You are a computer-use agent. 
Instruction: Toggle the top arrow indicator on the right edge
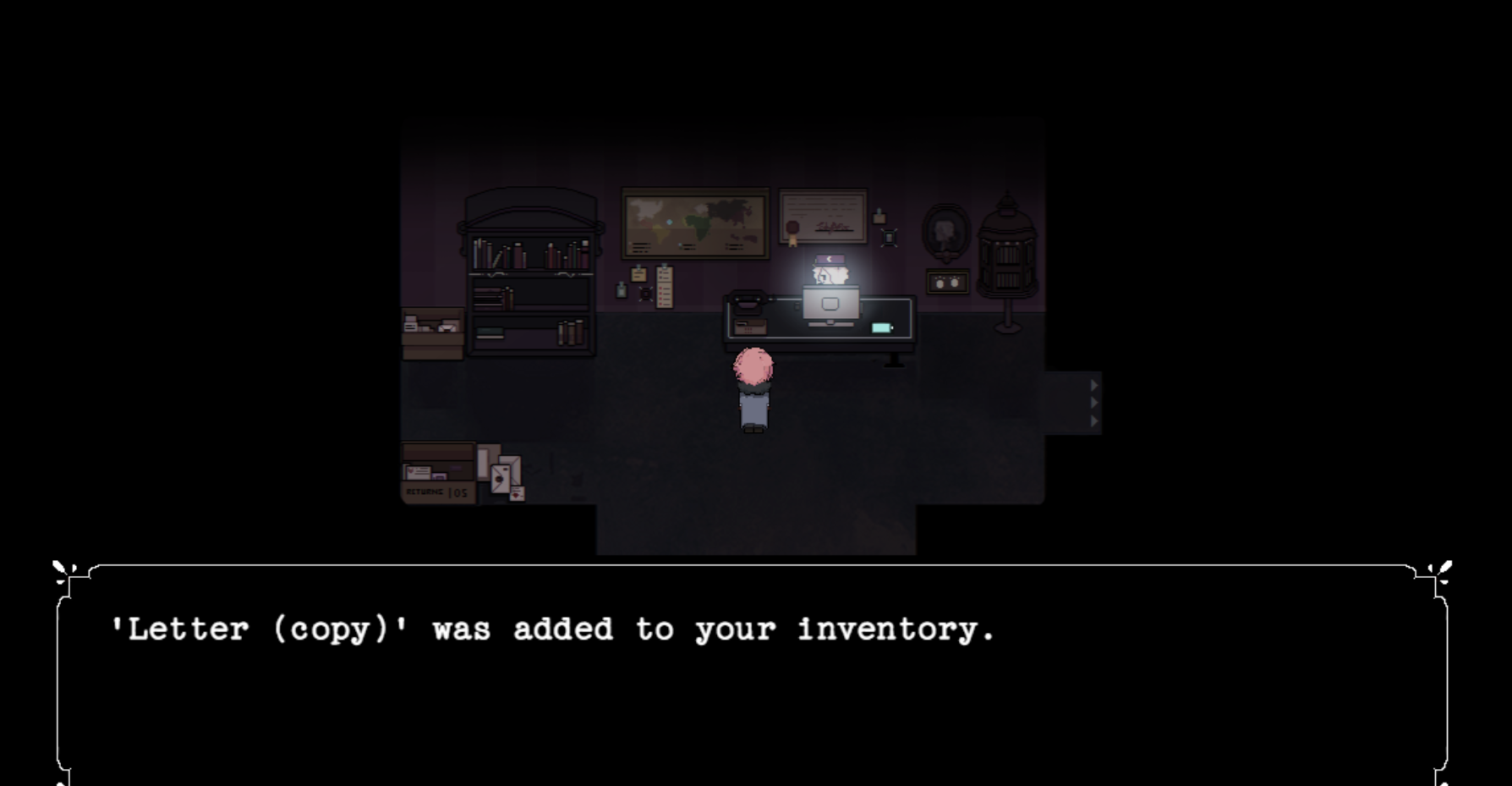point(1094,385)
